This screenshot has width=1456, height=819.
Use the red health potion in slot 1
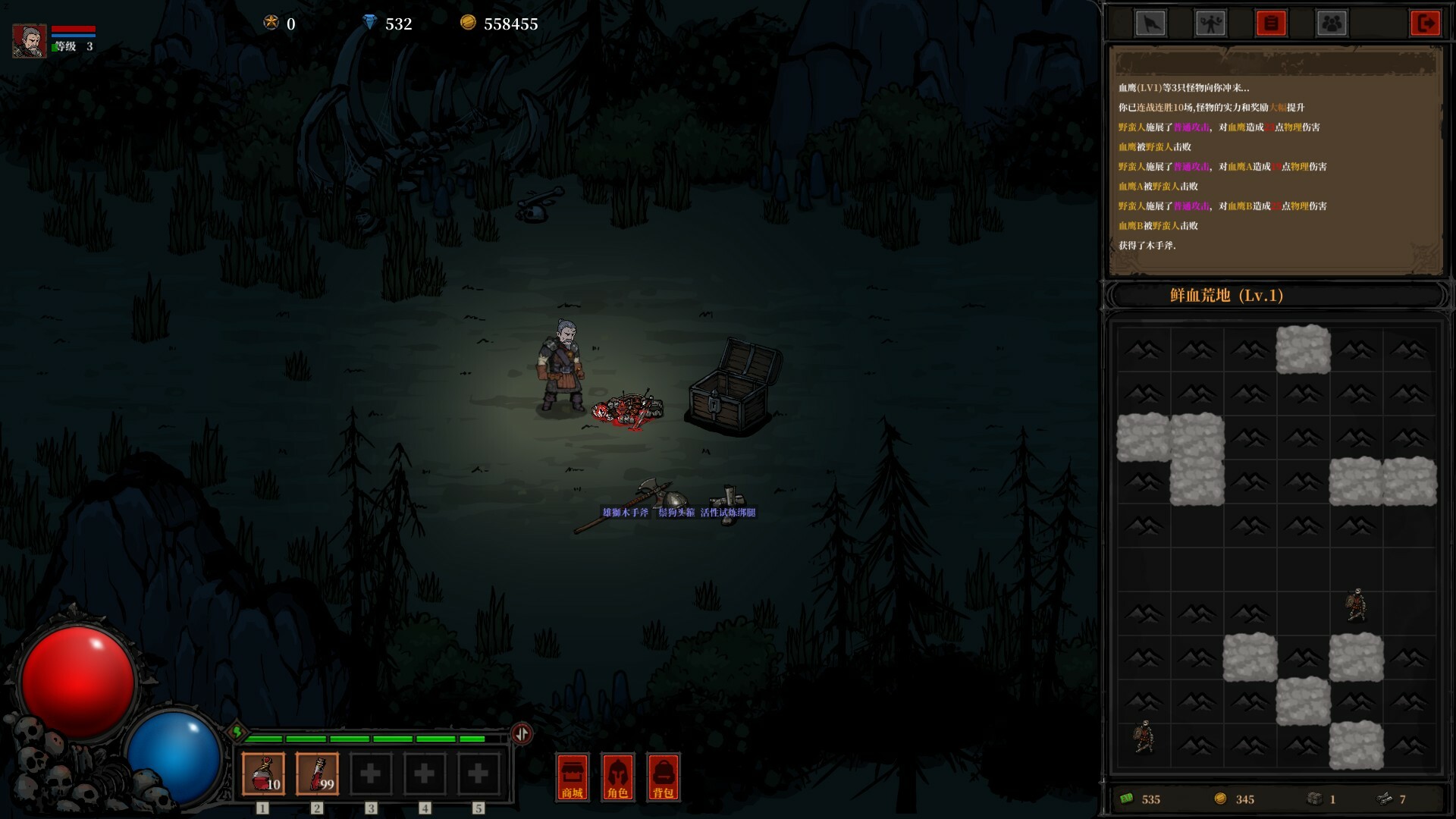[x=262, y=773]
